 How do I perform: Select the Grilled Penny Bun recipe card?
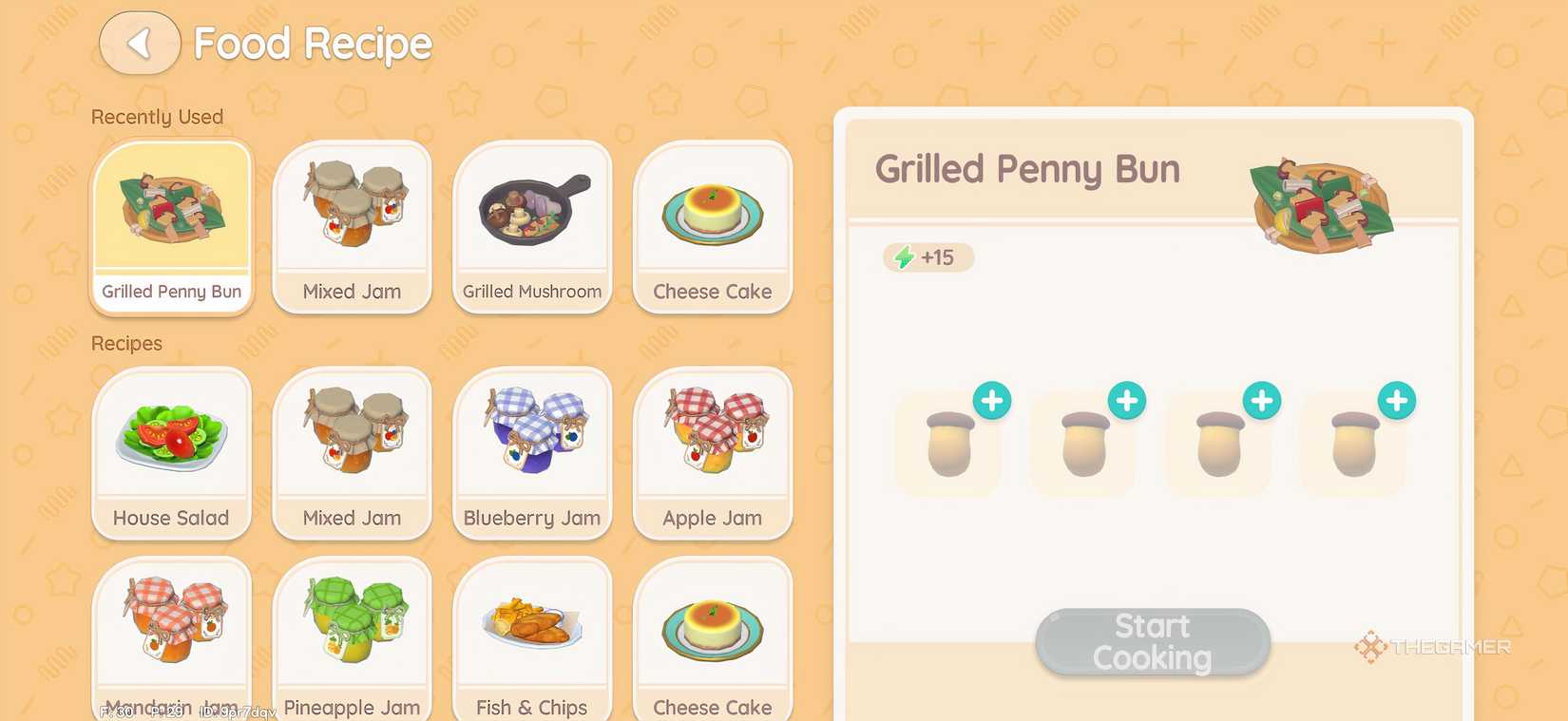coord(171,226)
